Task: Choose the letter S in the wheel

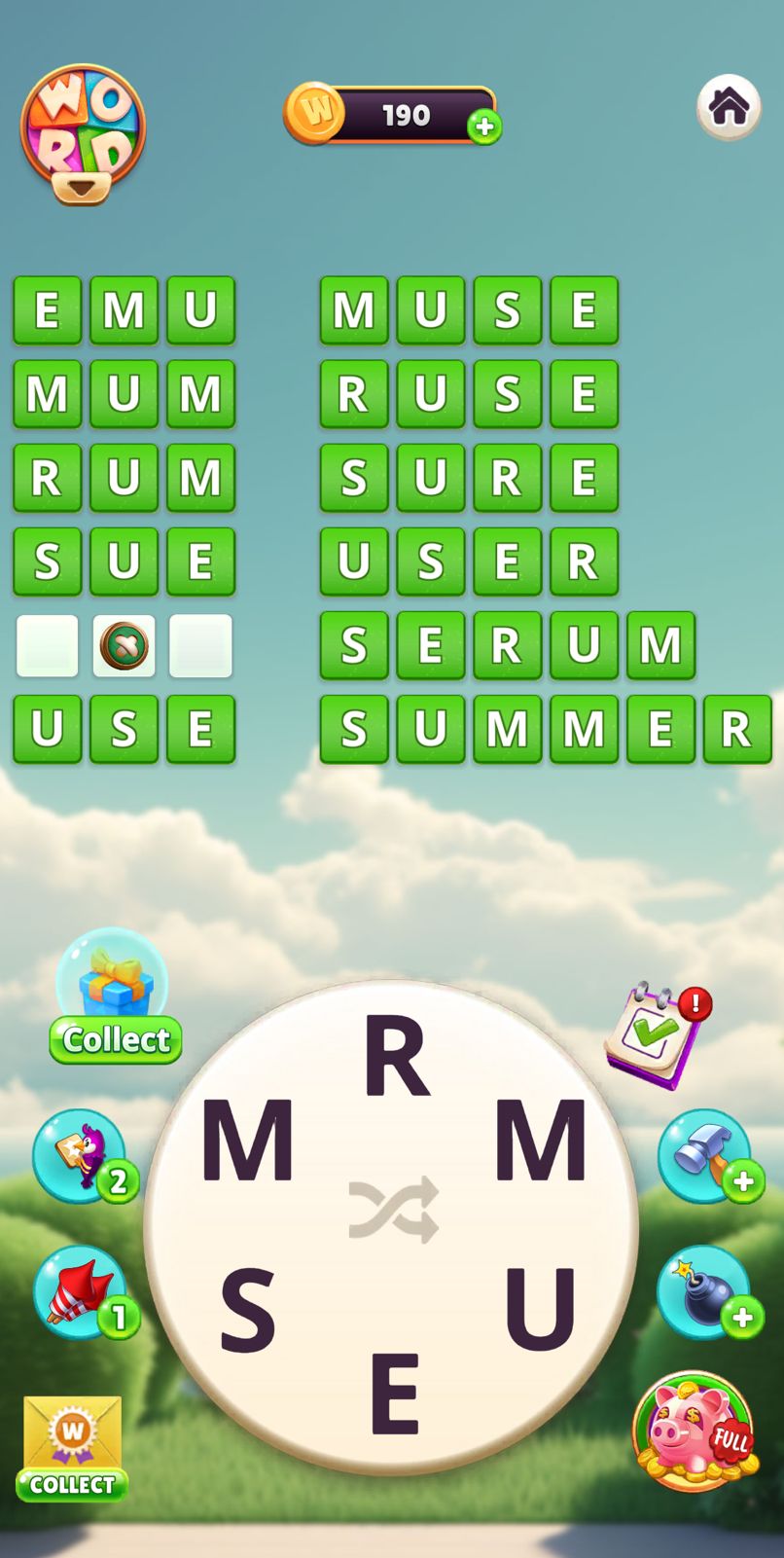Action: pos(247,1311)
